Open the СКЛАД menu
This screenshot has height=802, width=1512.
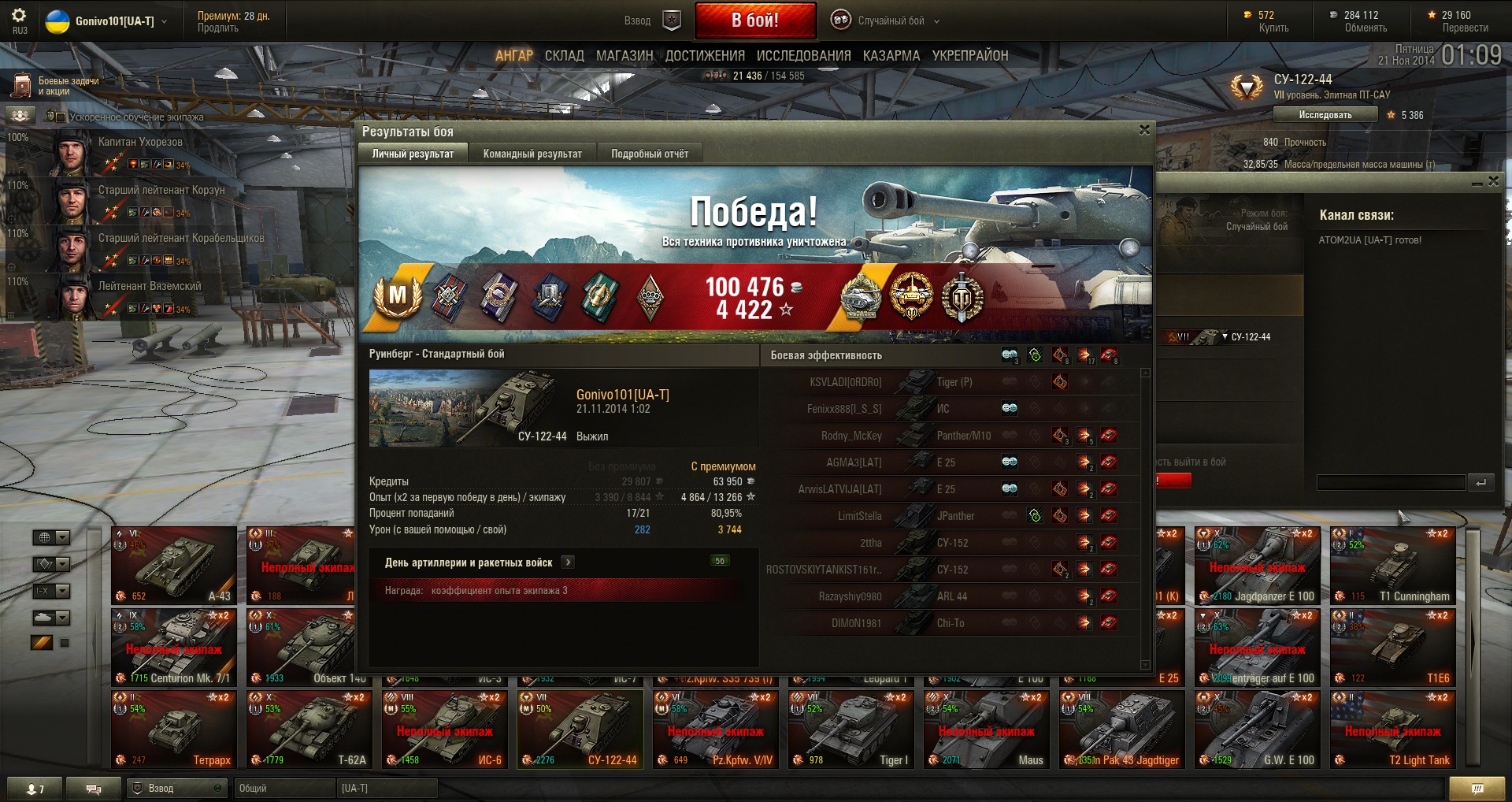[x=564, y=56]
